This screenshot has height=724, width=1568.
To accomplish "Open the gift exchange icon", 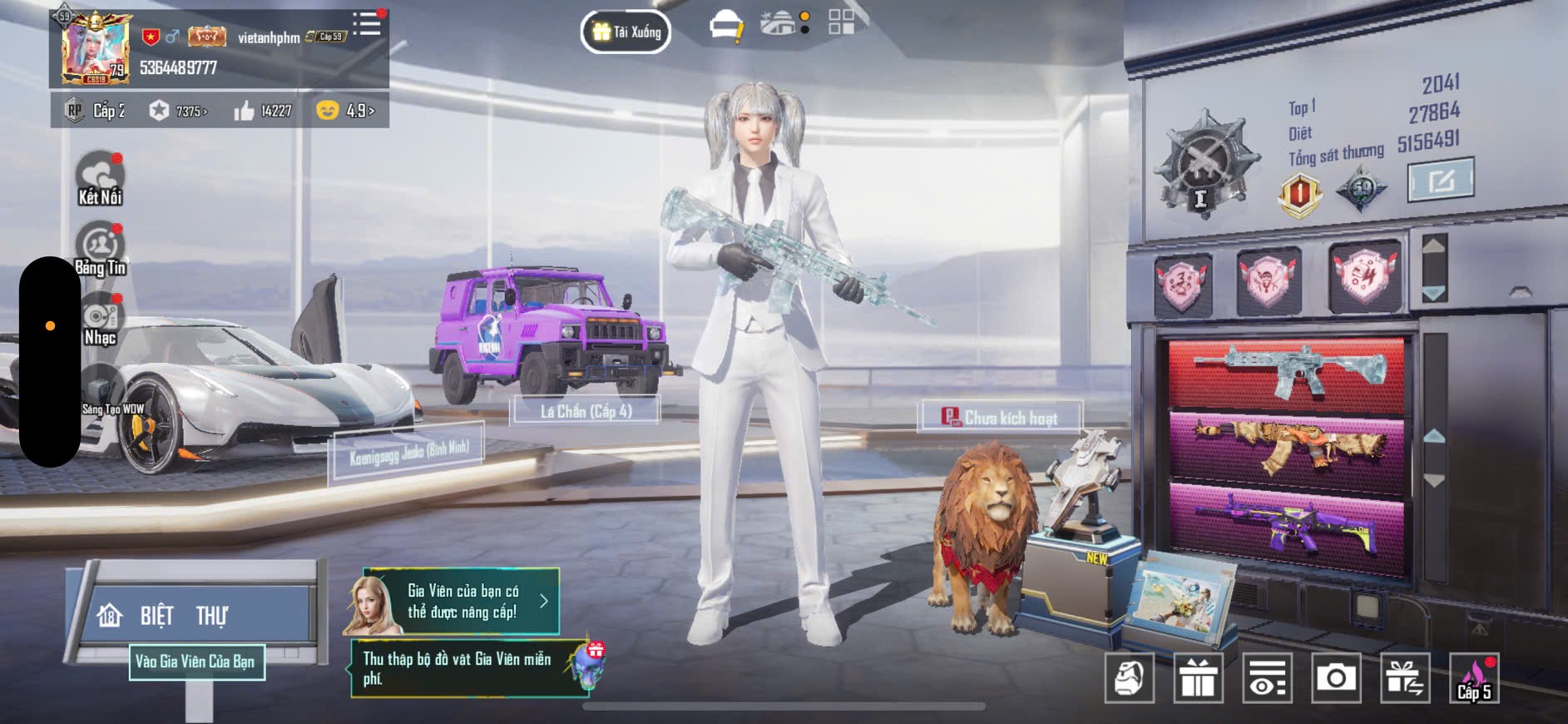I will (x=1405, y=678).
